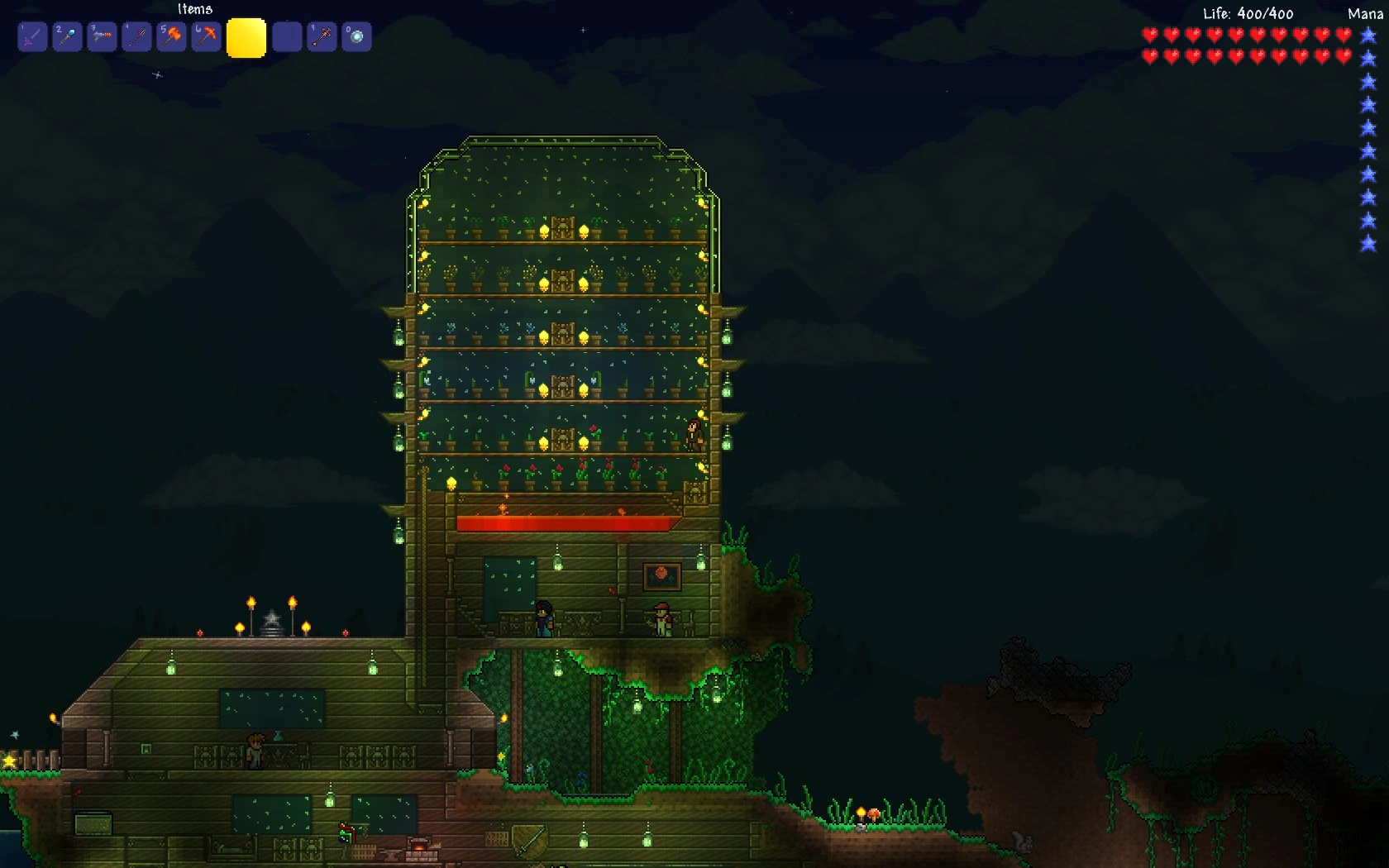The width and height of the screenshot is (1389, 868).
Task: Select the space gun in hotbar slot 3
Action: tap(102, 36)
